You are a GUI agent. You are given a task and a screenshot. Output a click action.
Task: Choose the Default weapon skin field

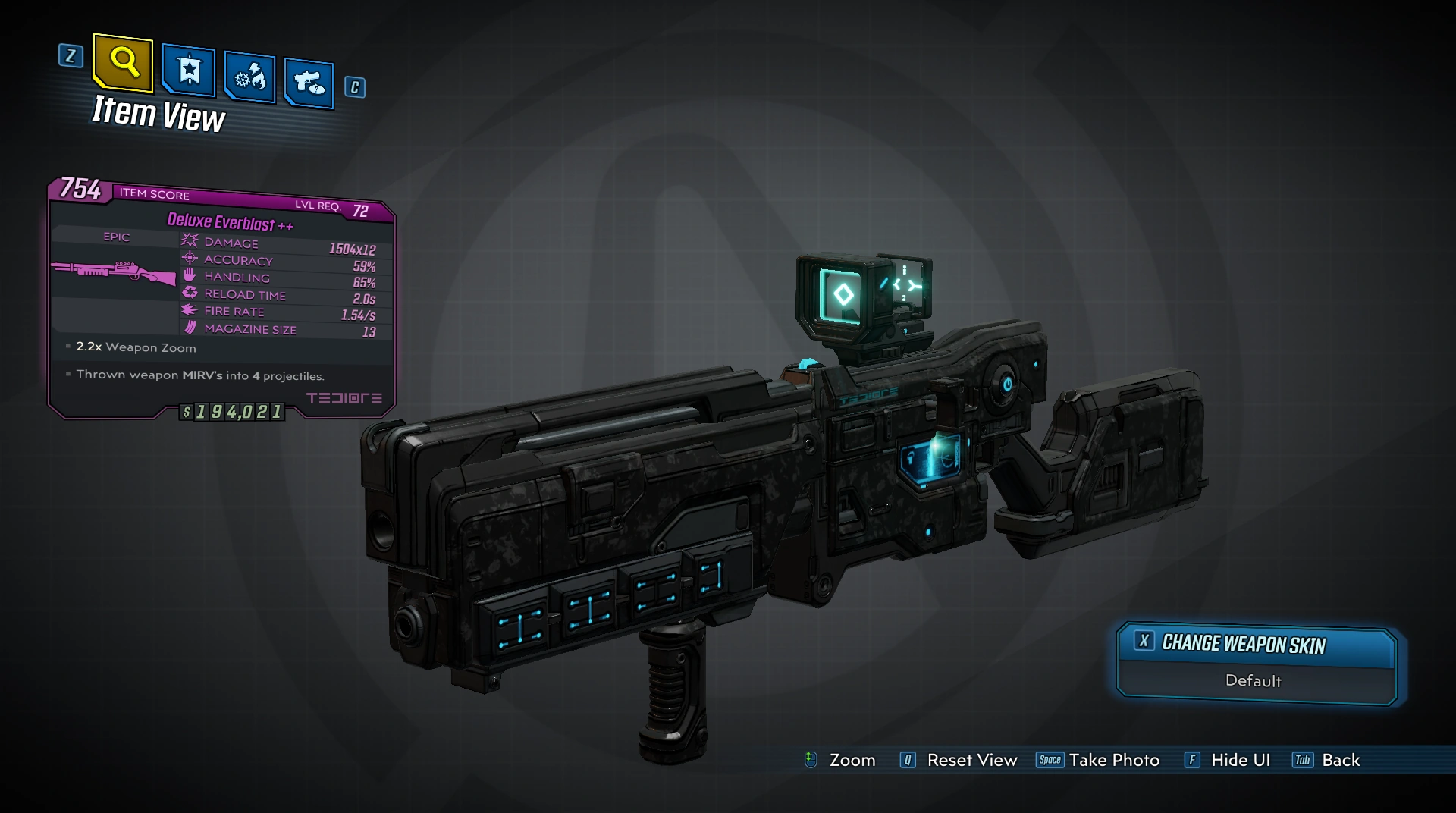(1254, 681)
